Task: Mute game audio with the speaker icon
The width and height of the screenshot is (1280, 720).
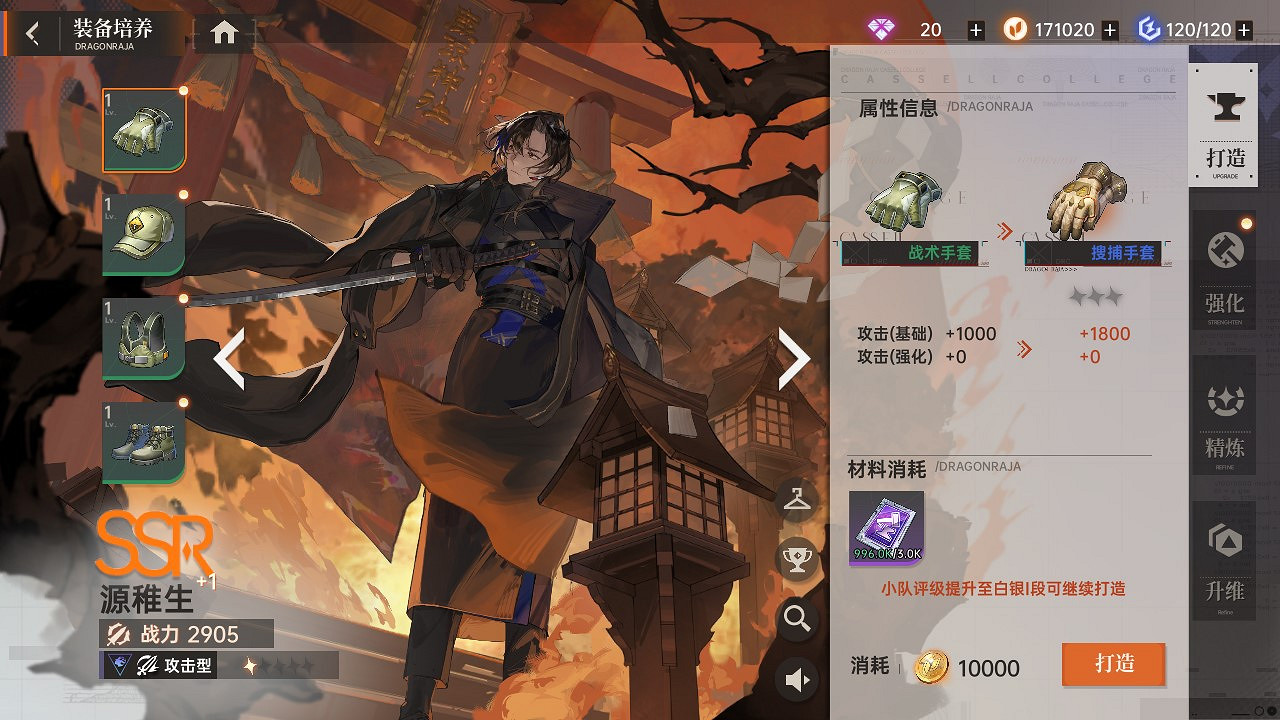Action: click(x=796, y=678)
